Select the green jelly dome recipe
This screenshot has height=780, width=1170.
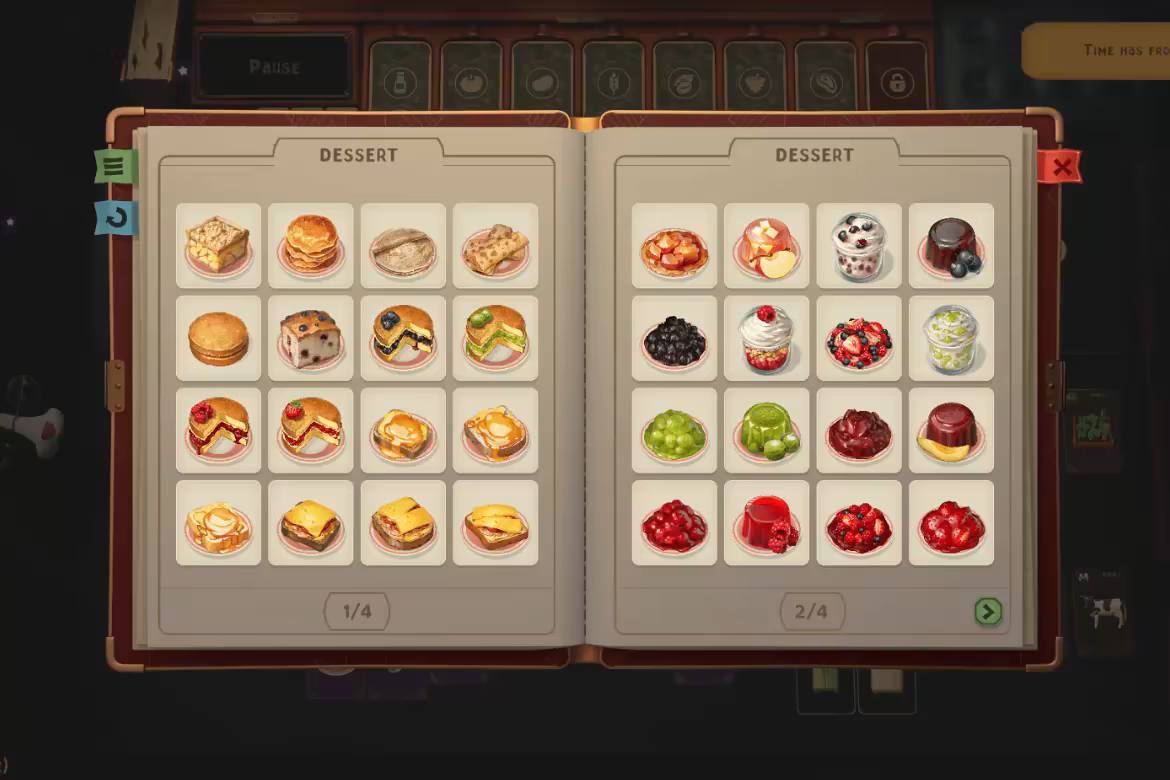766,430
